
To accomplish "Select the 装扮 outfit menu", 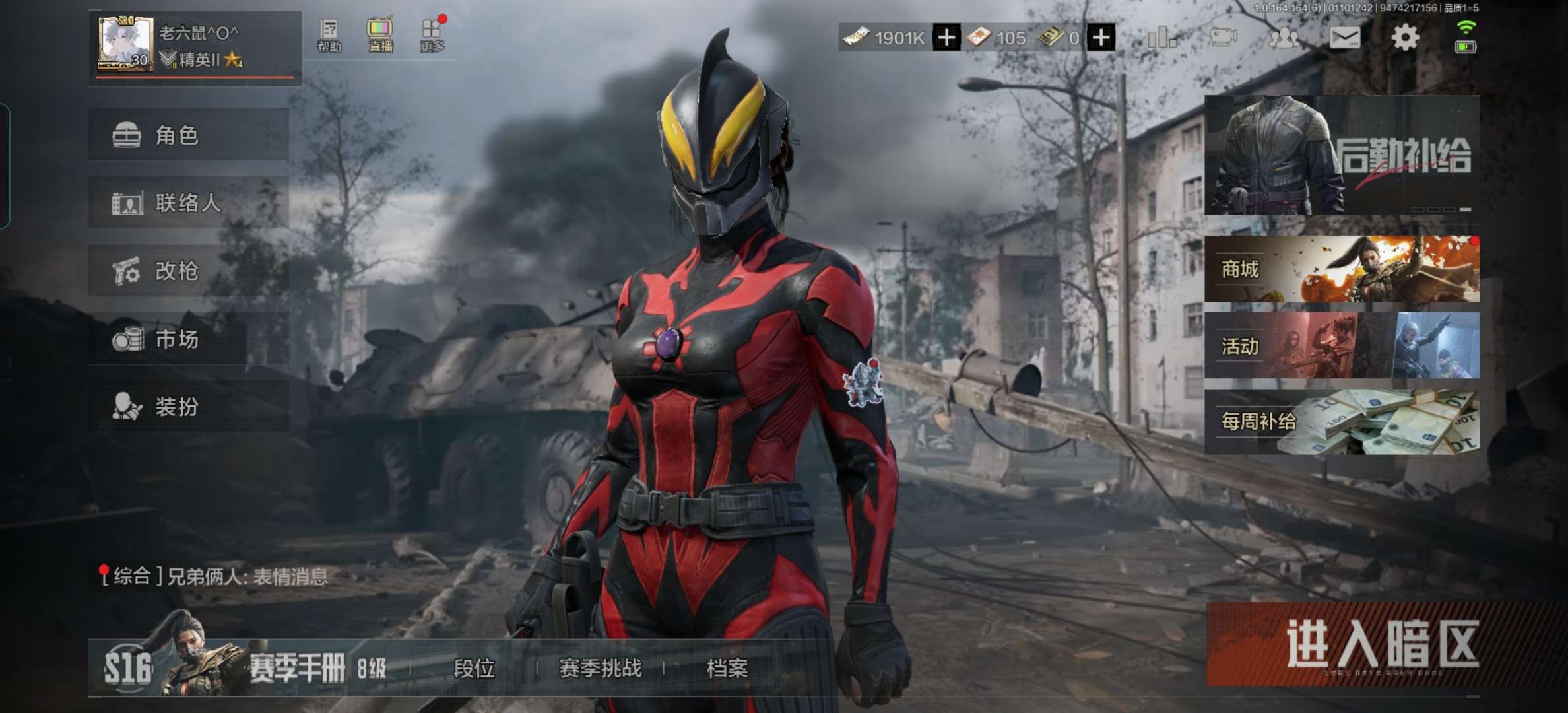I will pos(189,407).
